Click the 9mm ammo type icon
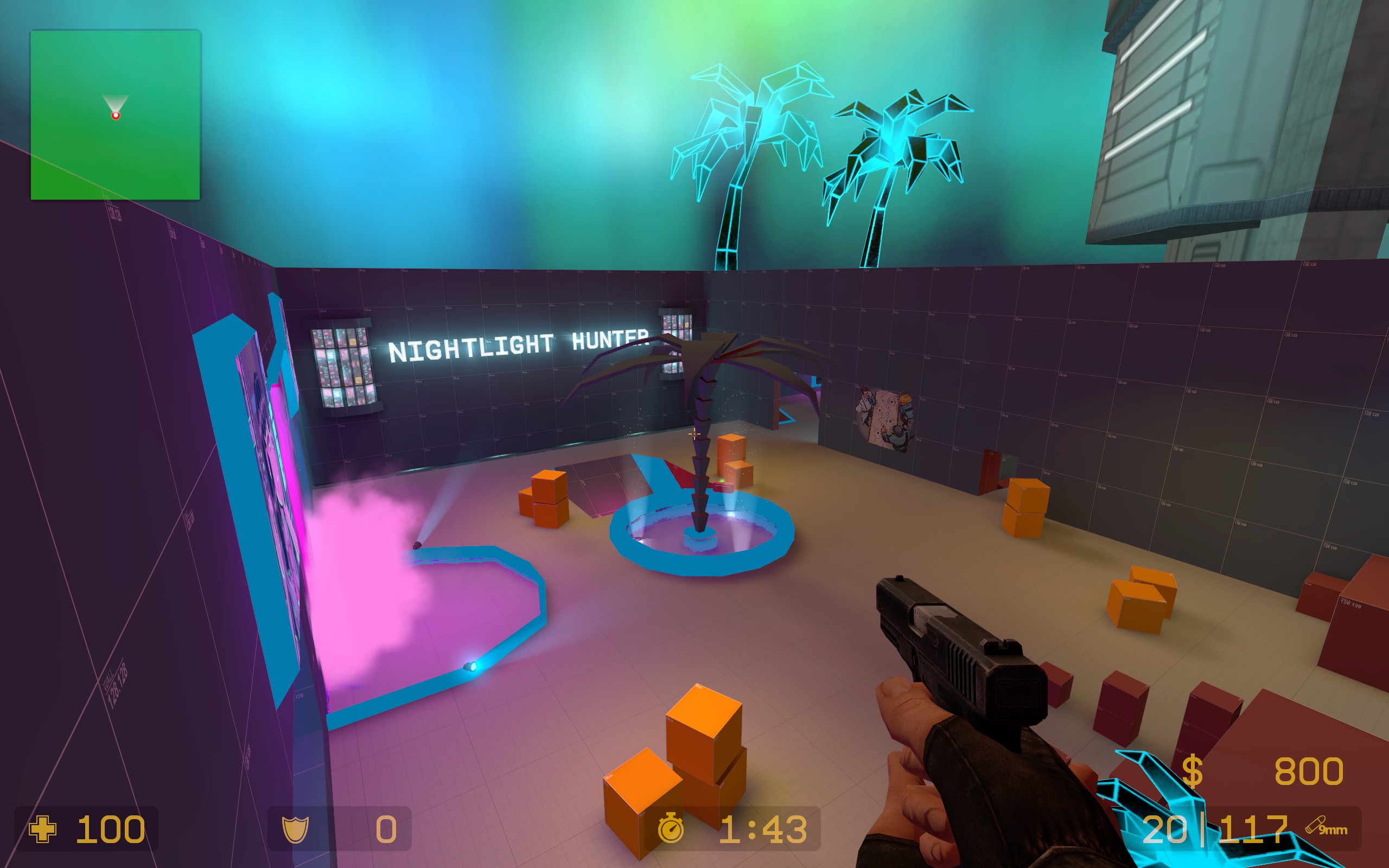Viewport: 1389px width, 868px height. coord(1326,827)
